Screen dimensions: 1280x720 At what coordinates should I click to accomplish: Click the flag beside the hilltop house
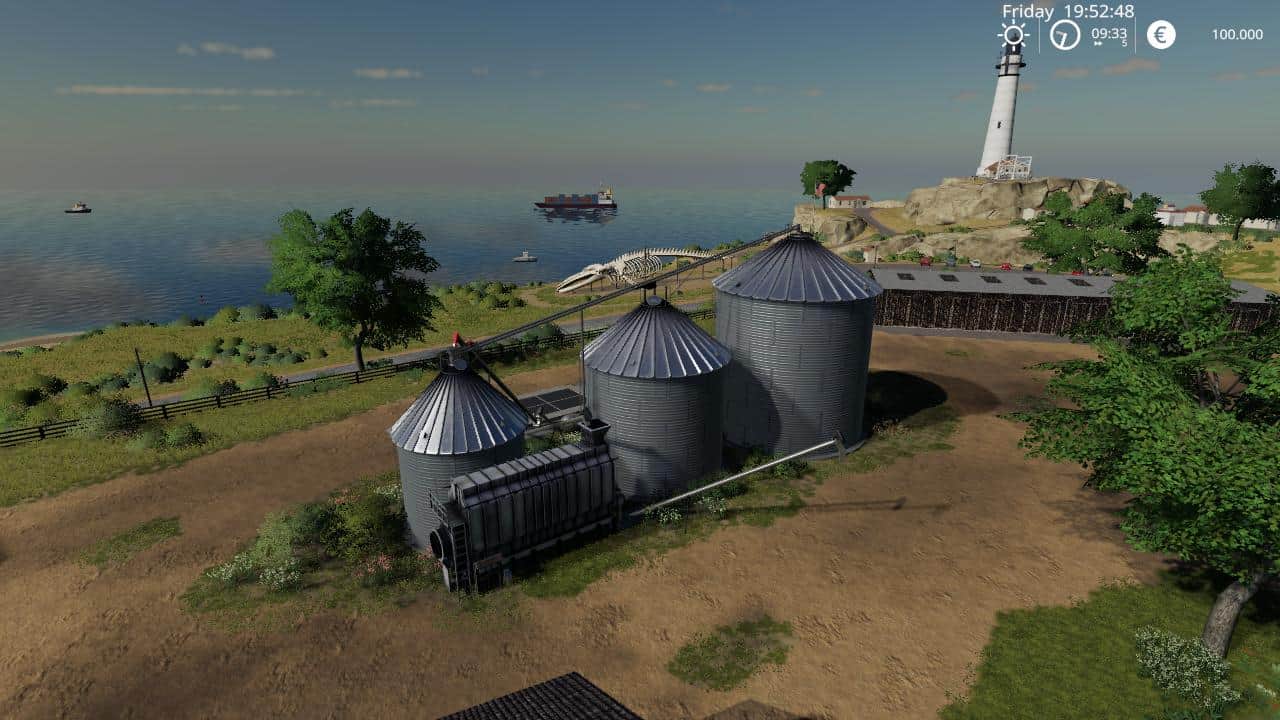tap(821, 188)
